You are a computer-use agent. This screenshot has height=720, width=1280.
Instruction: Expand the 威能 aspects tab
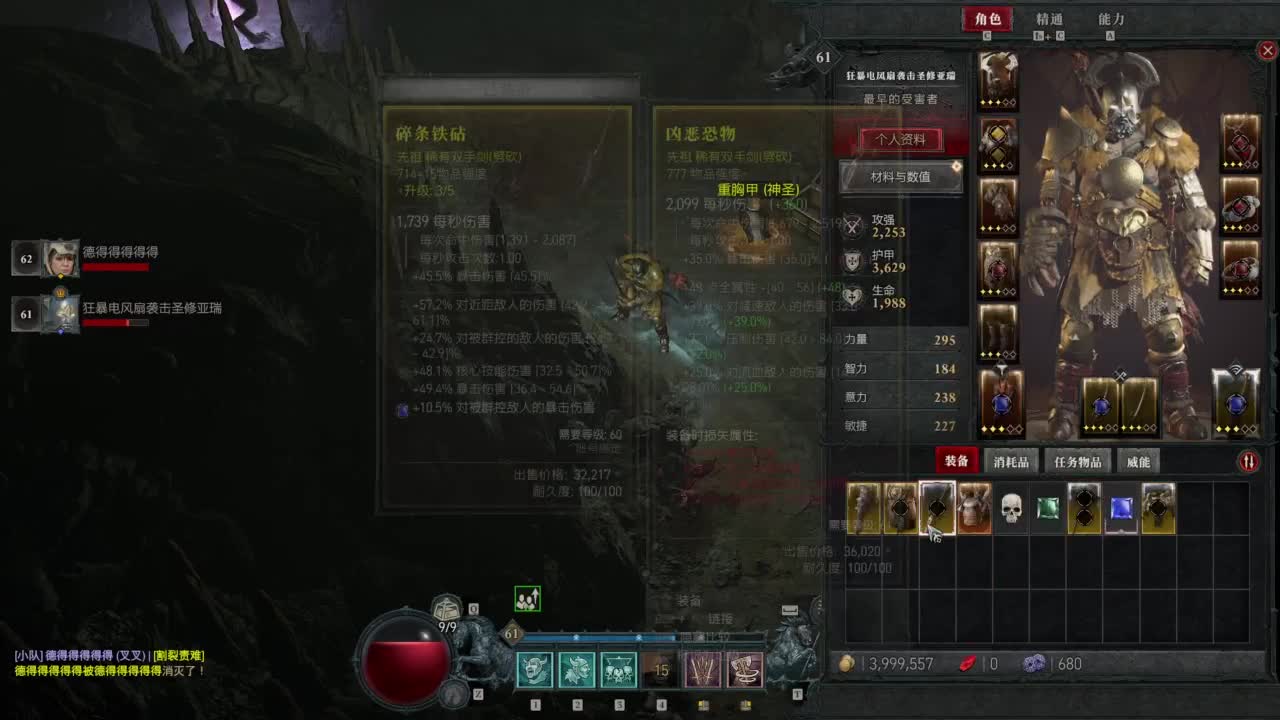tap(1137, 460)
